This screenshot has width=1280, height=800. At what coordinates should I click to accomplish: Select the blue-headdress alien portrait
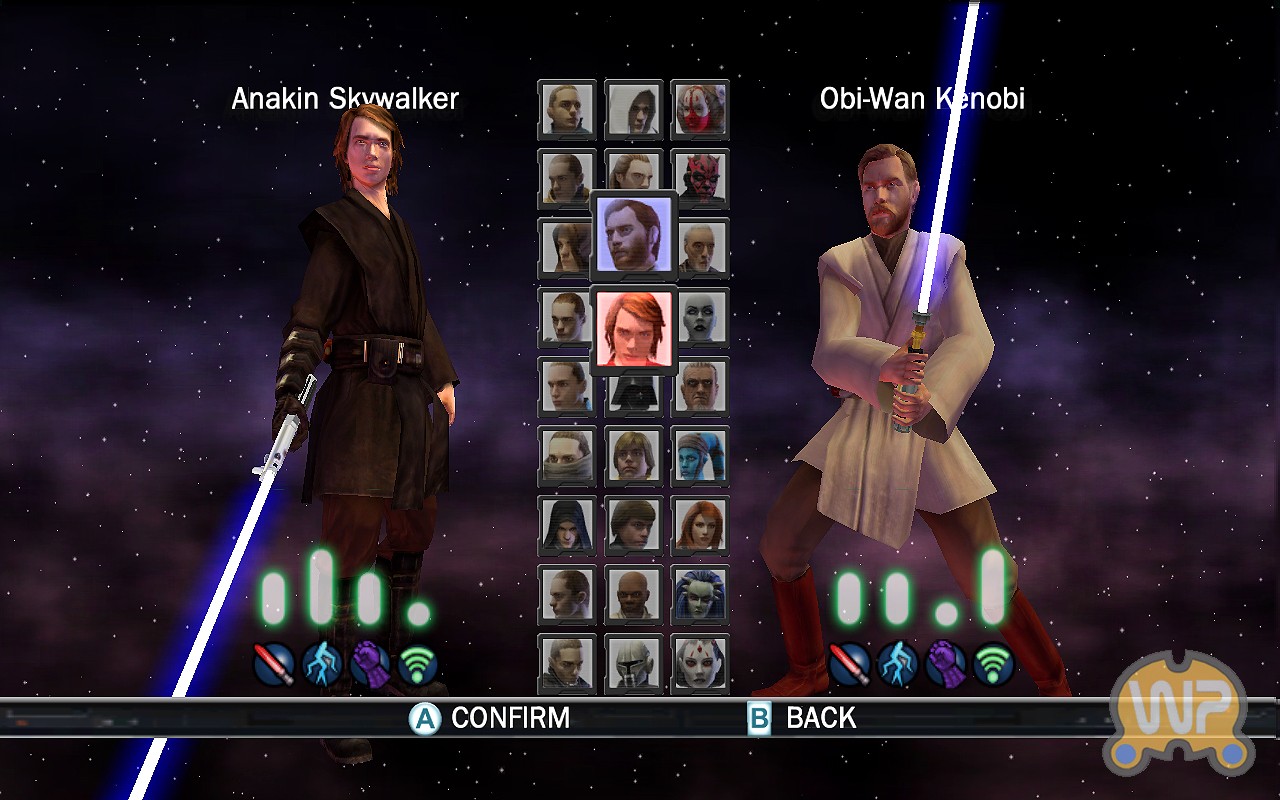point(700,594)
